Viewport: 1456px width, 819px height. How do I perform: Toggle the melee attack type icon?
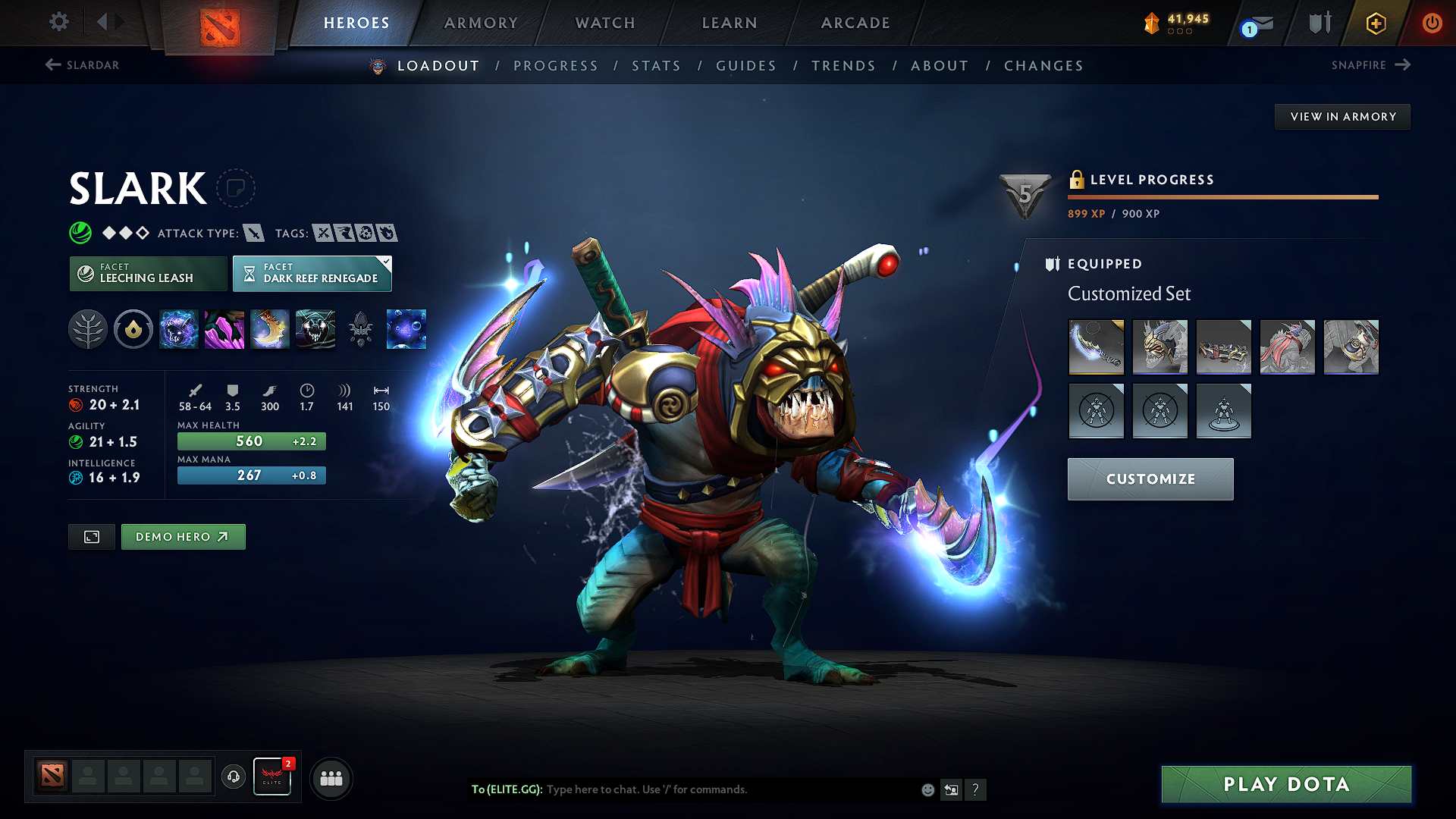point(255,233)
